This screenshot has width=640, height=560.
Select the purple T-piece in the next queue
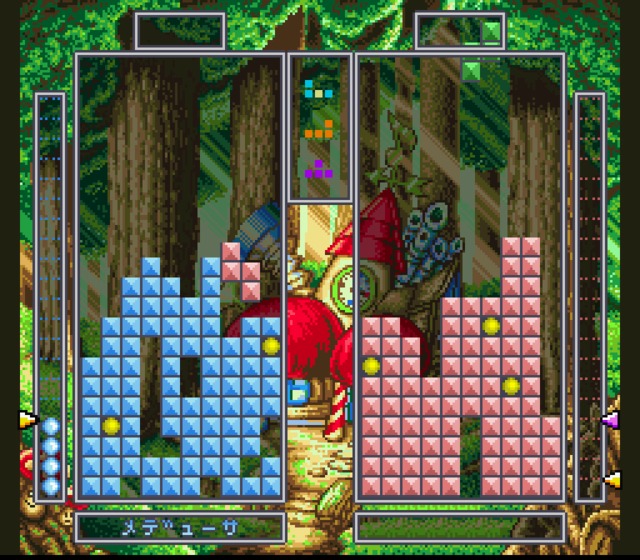pyautogui.click(x=319, y=169)
